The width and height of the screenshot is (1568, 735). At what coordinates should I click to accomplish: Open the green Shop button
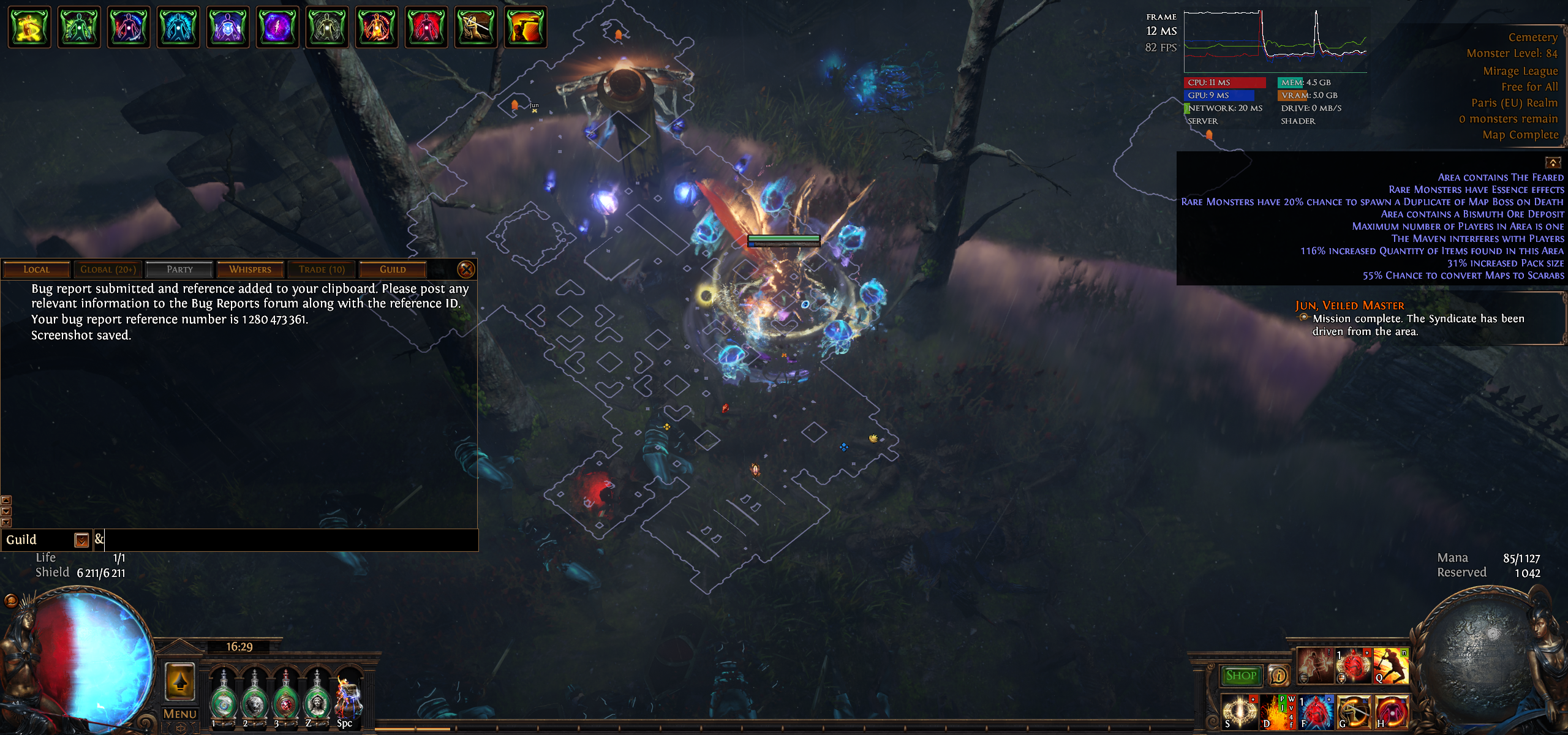[1241, 676]
